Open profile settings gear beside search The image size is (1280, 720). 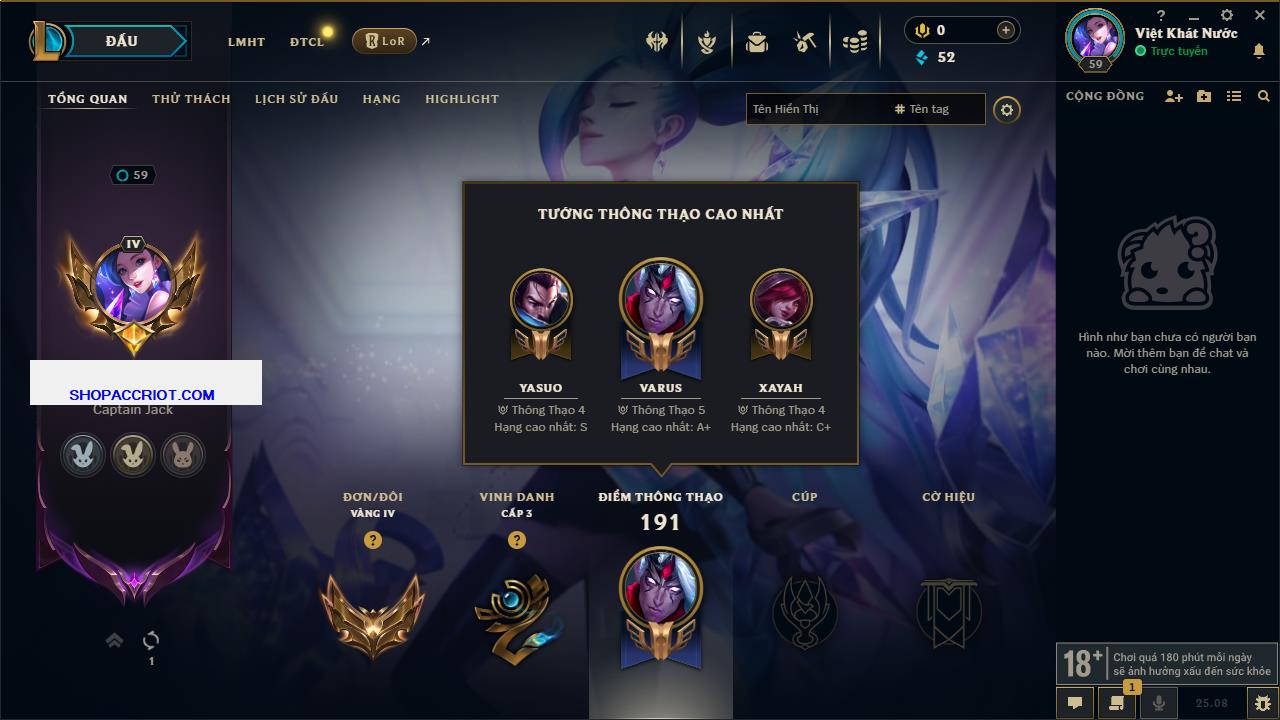coord(1007,109)
